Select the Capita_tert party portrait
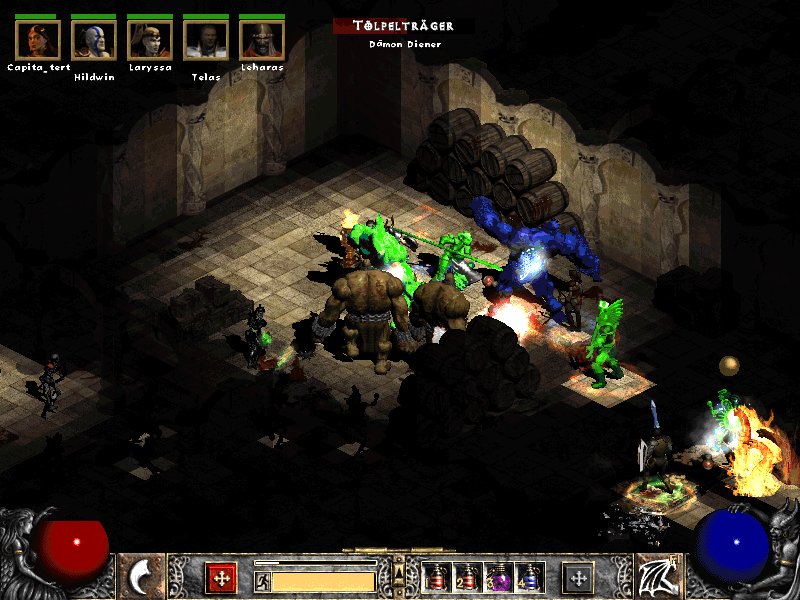The height and width of the screenshot is (600, 800). [x=38, y=40]
